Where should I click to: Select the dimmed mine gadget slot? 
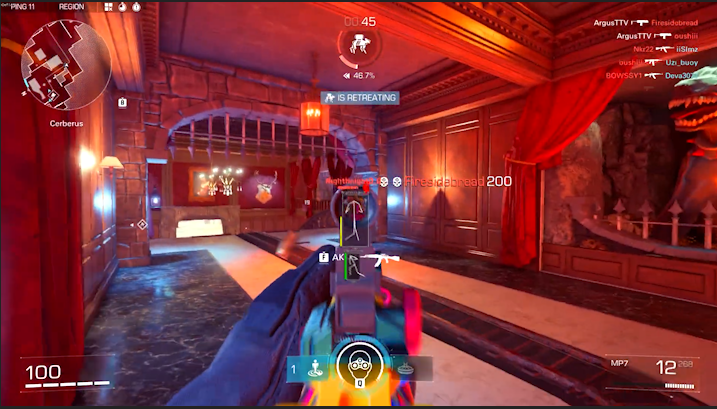click(x=407, y=368)
